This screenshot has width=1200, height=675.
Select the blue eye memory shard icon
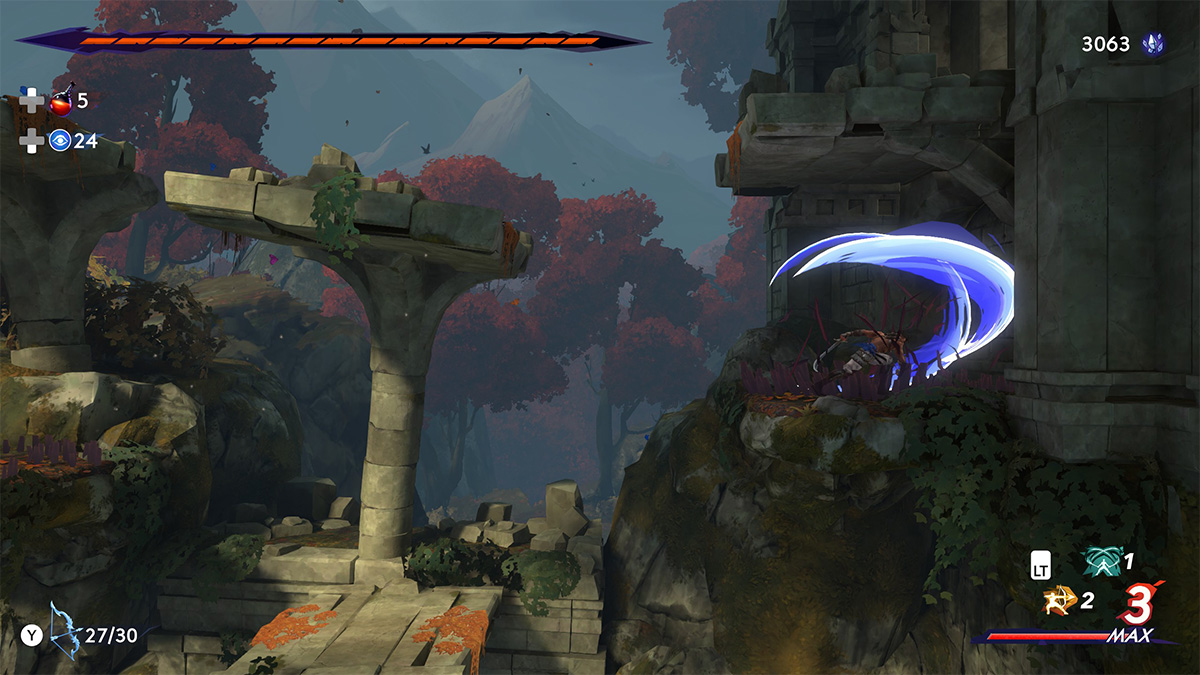coord(60,141)
